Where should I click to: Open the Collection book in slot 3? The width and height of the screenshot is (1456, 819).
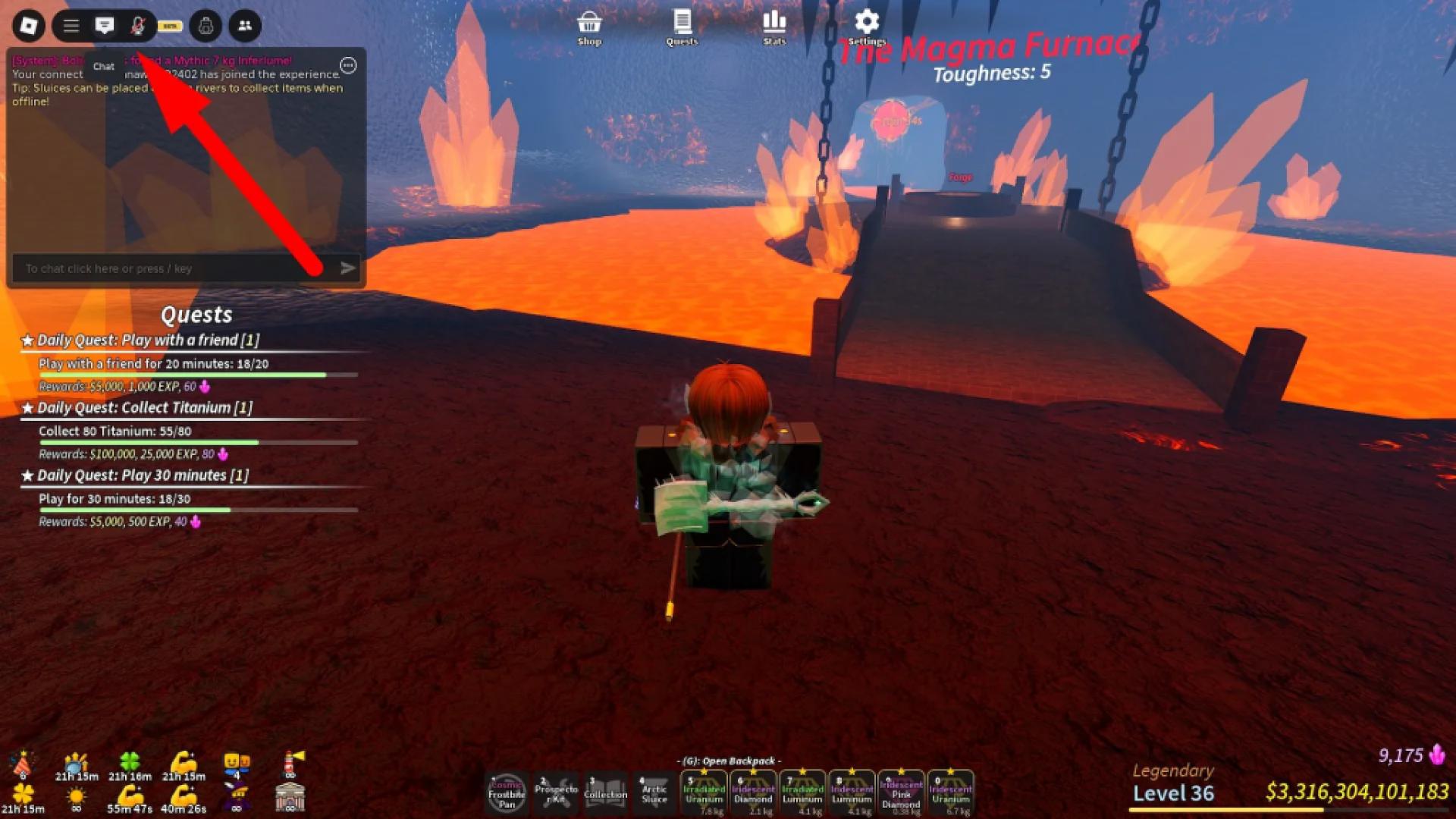tap(605, 792)
